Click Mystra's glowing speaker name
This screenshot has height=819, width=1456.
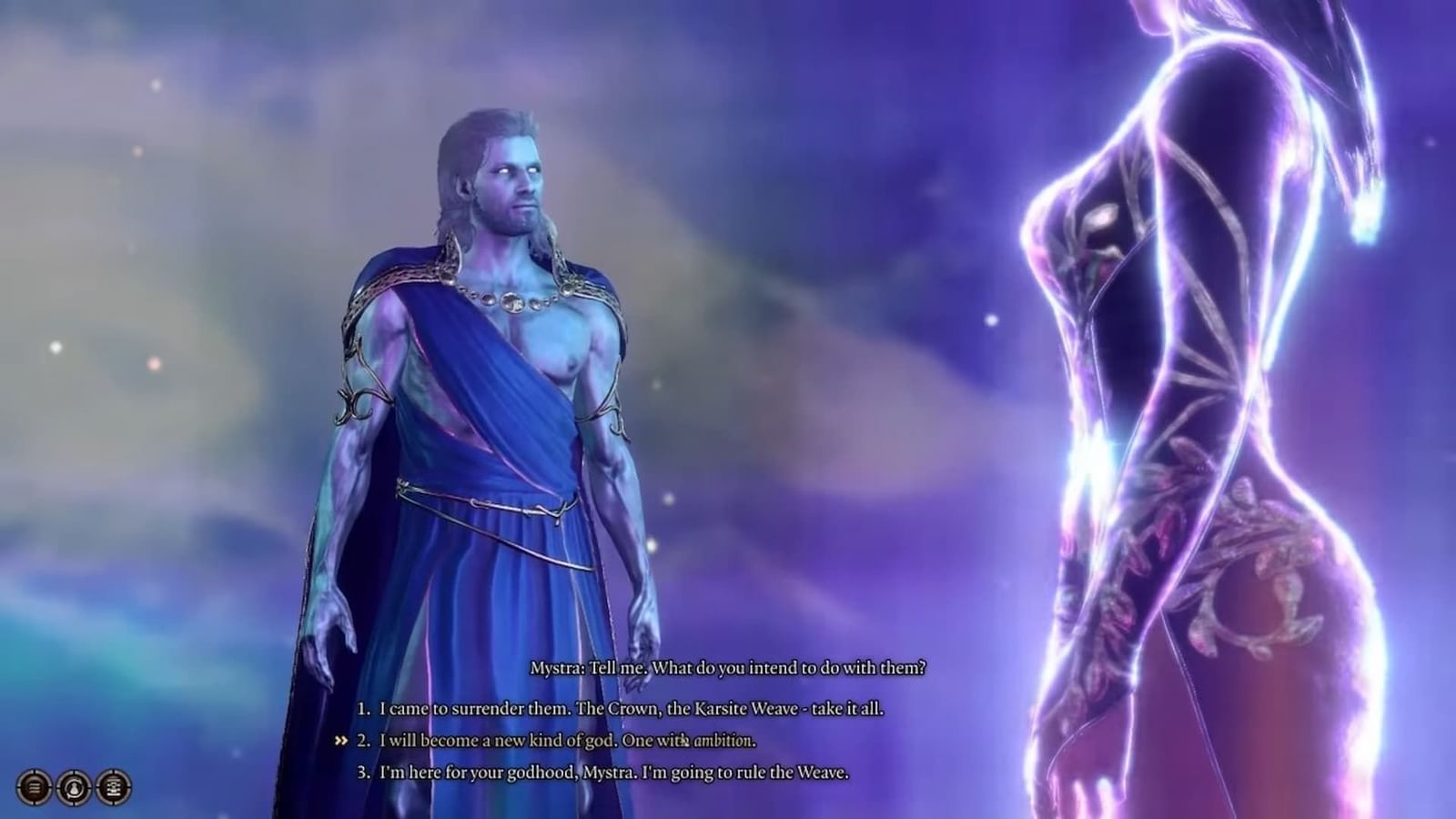[x=559, y=666]
